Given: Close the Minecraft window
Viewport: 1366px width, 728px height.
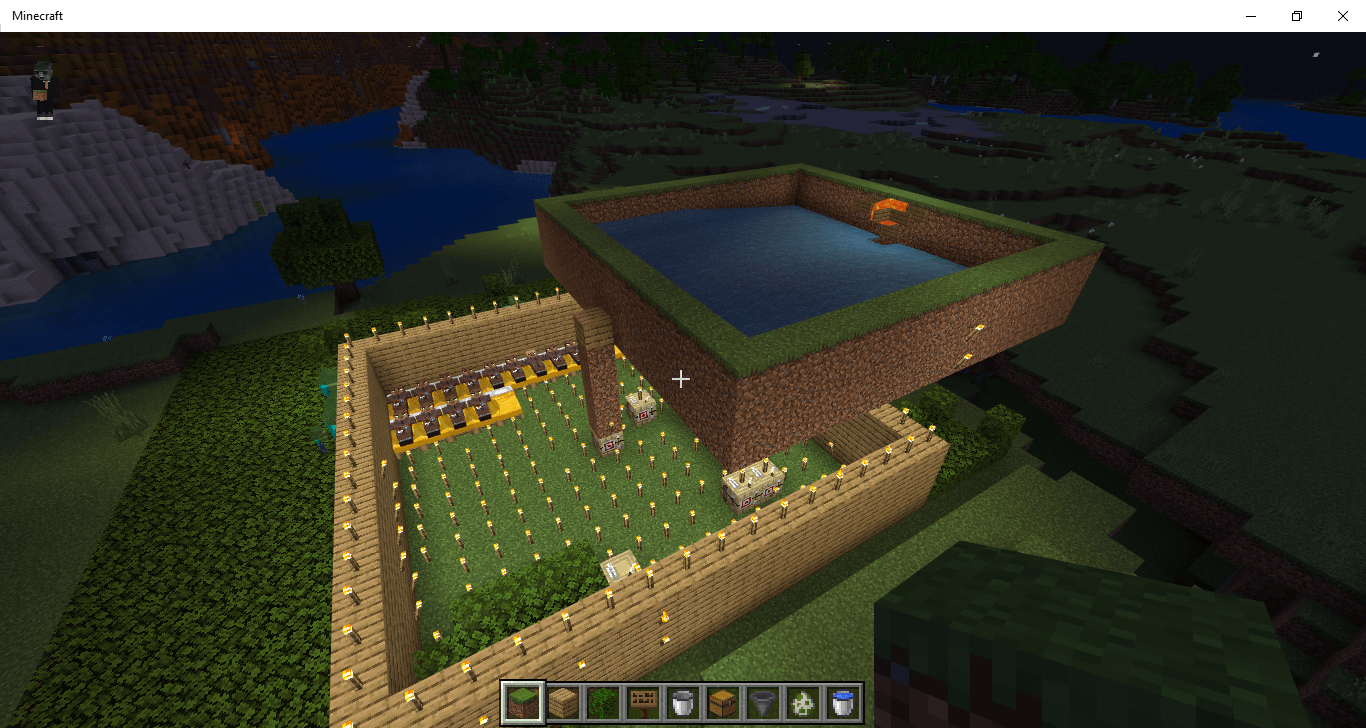Looking at the screenshot, I should (x=1342, y=15).
